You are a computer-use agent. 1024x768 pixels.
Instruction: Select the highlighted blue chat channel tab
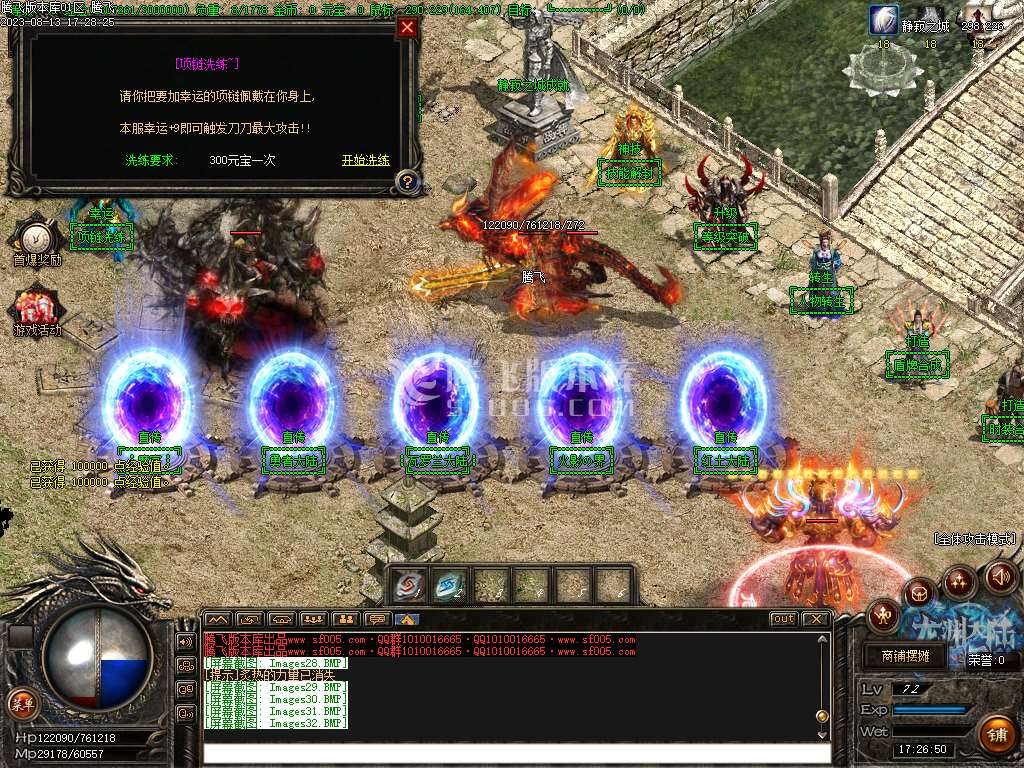click(406, 619)
